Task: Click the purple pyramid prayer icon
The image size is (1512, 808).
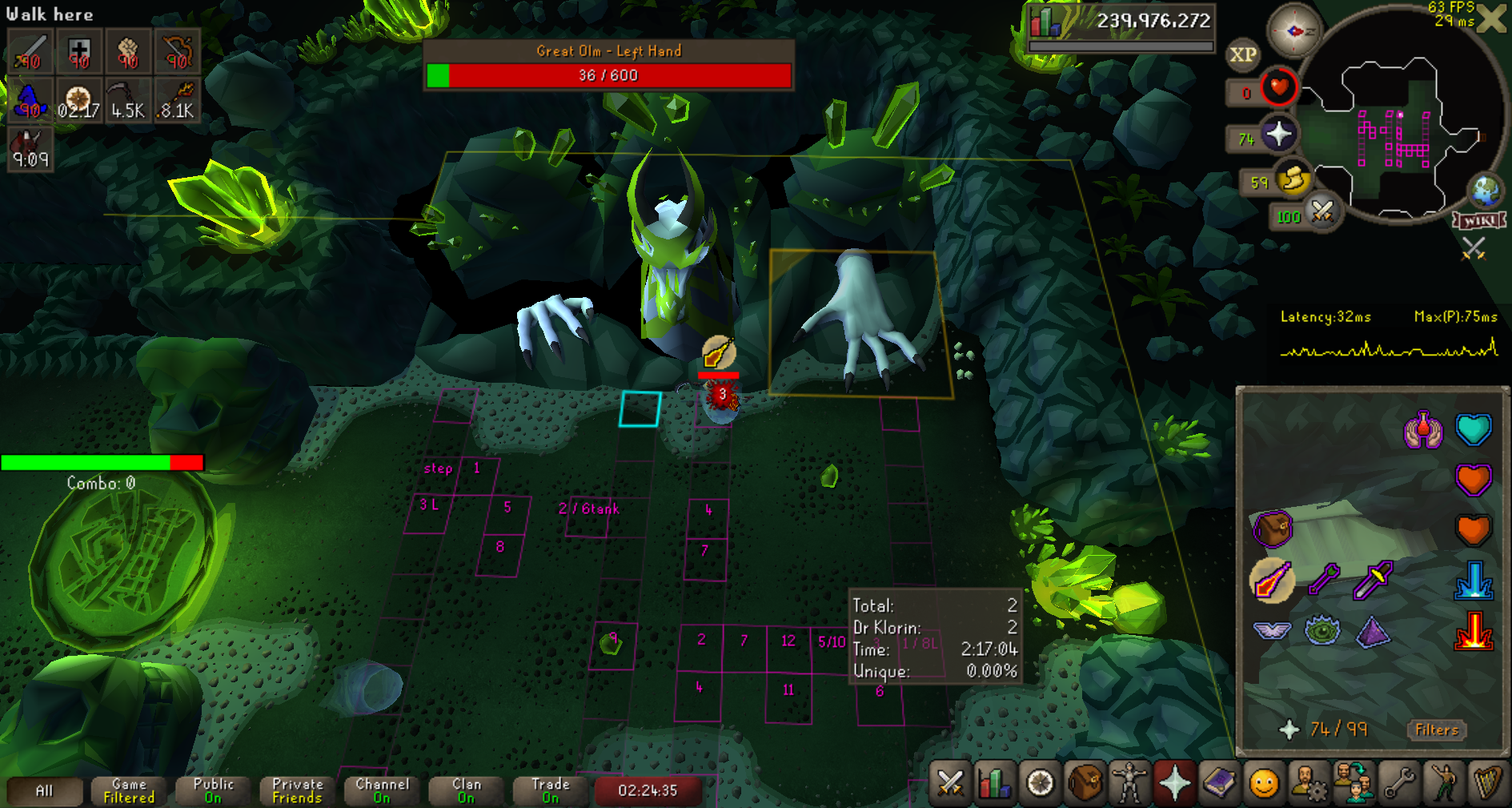Action: click(1374, 631)
